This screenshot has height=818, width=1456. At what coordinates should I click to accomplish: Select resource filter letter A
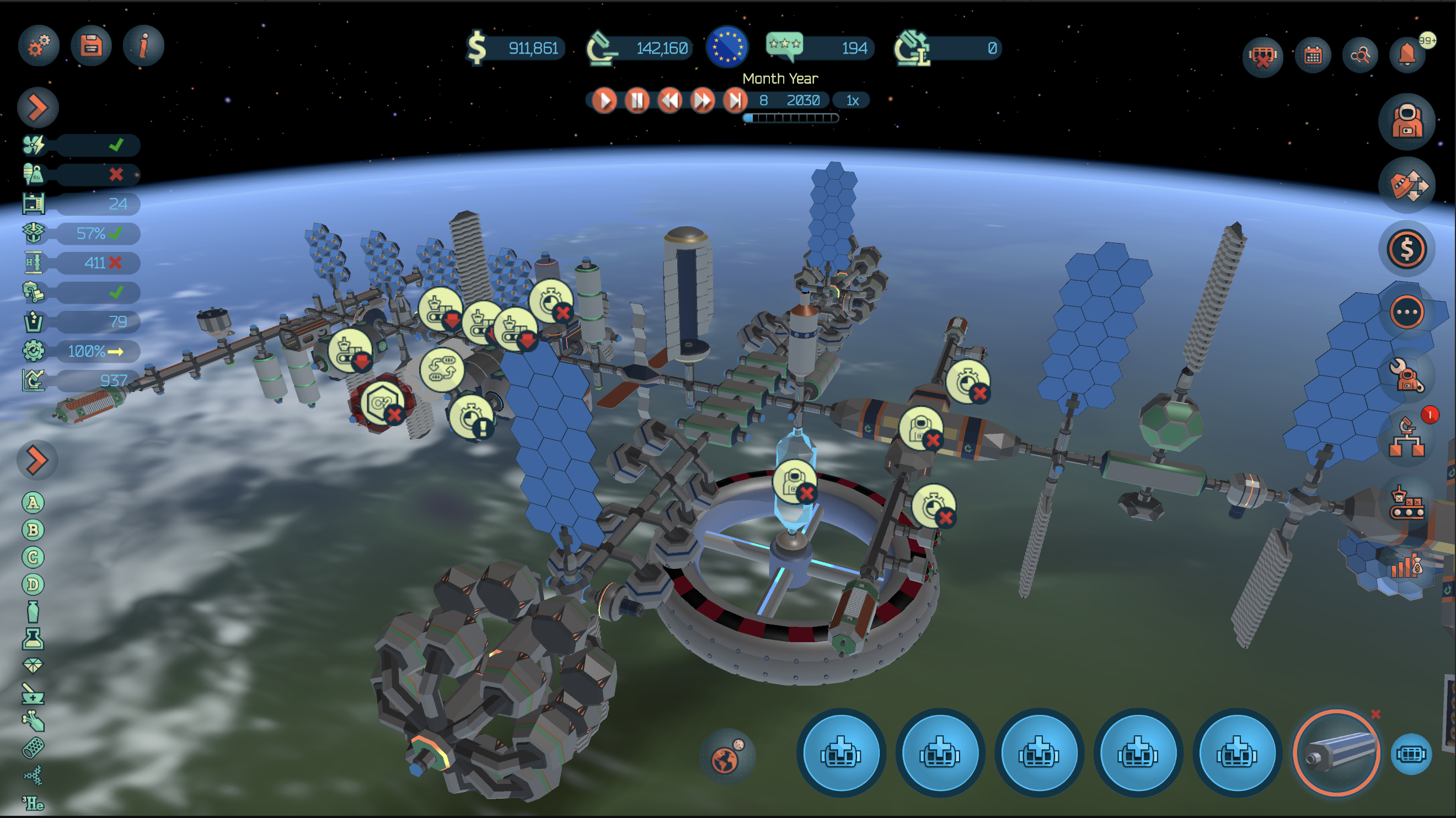pyautogui.click(x=33, y=502)
